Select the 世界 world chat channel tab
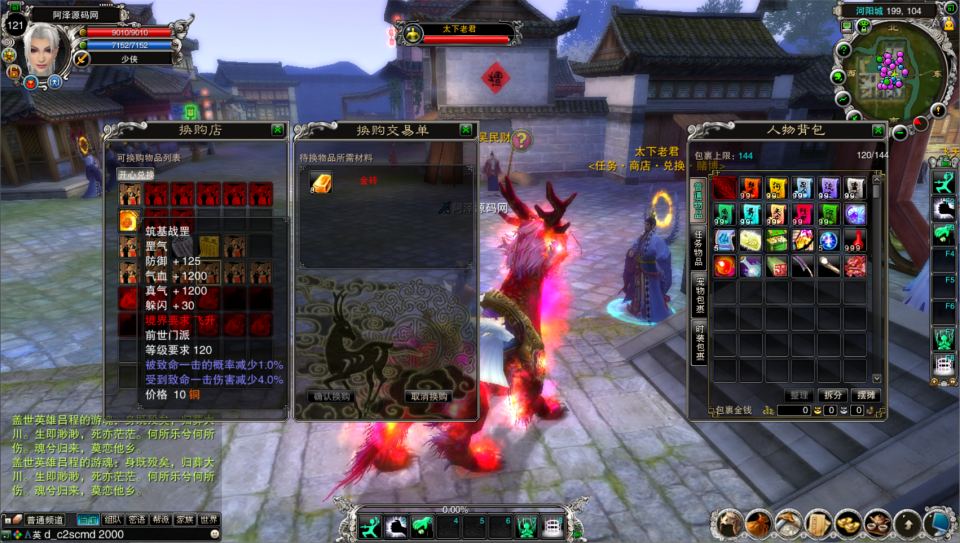 (x=208, y=520)
